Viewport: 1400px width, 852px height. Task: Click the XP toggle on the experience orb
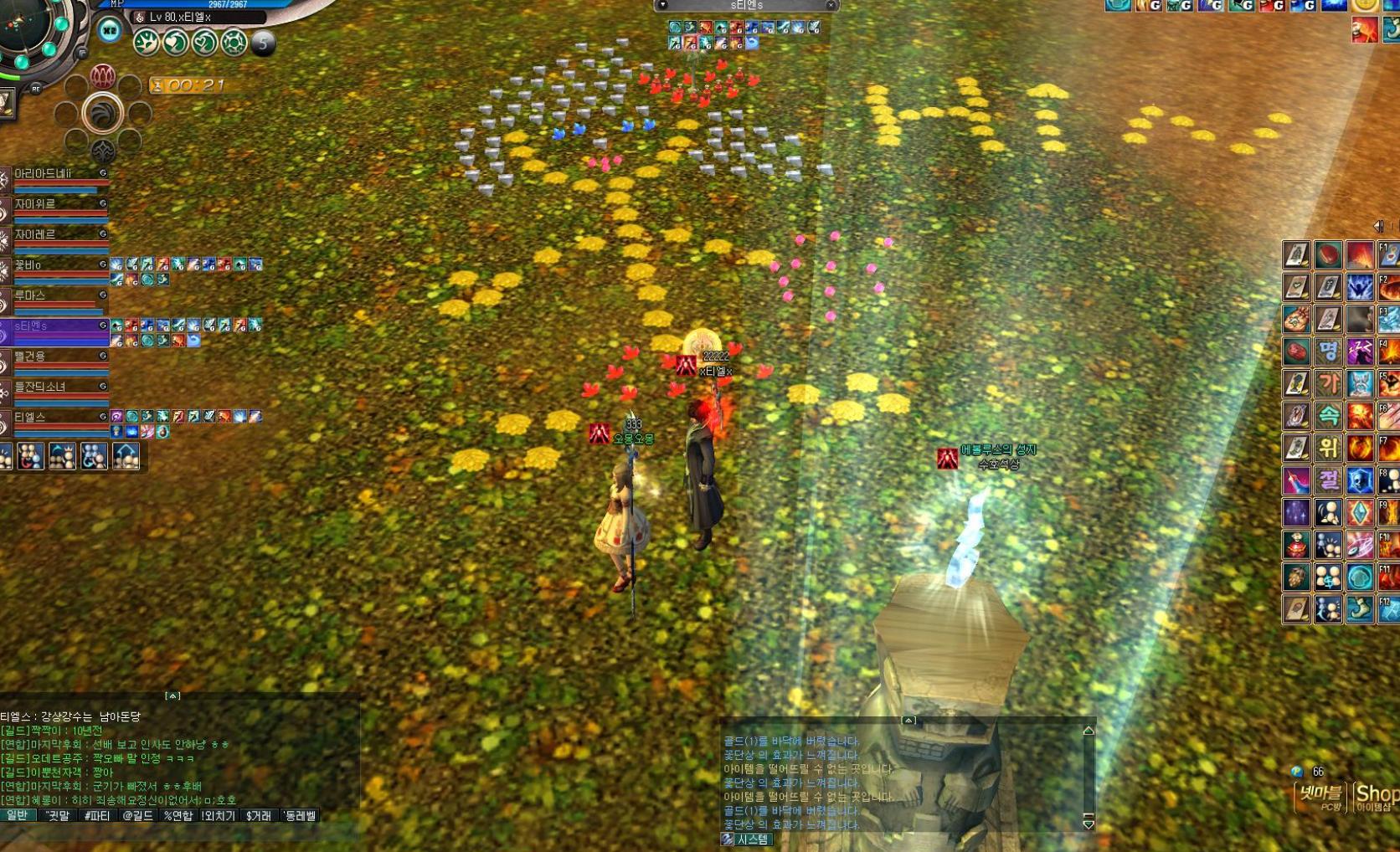coord(109,30)
